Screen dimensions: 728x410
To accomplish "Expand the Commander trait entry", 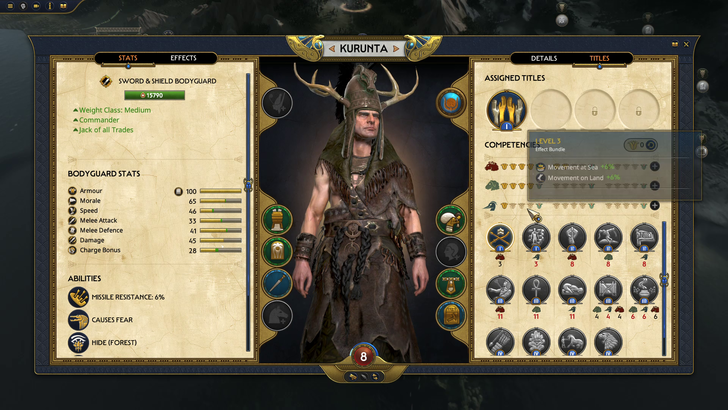I will click(100, 120).
